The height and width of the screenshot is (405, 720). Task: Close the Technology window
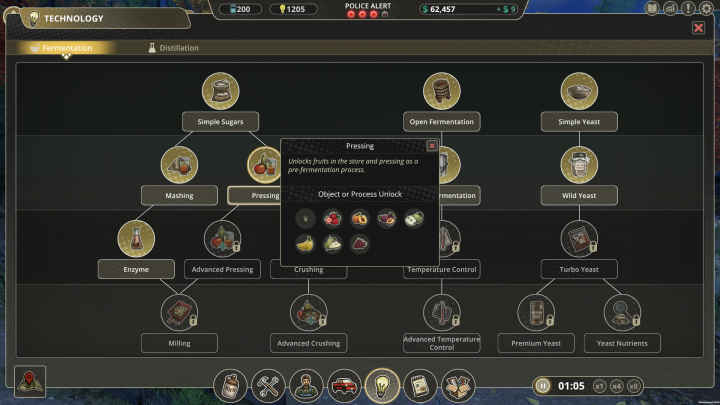click(x=698, y=28)
